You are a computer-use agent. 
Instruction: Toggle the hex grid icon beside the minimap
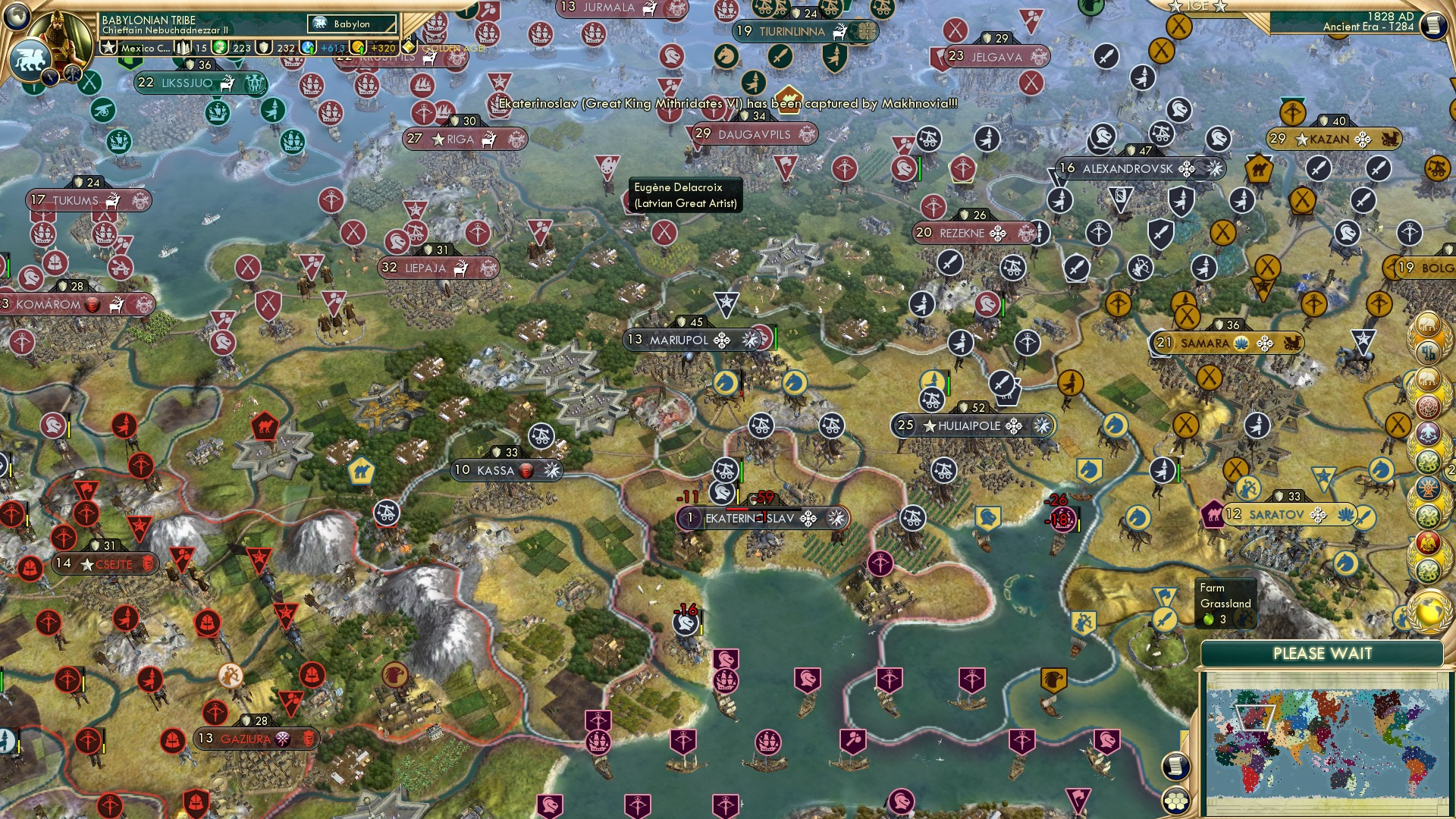[x=1175, y=800]
